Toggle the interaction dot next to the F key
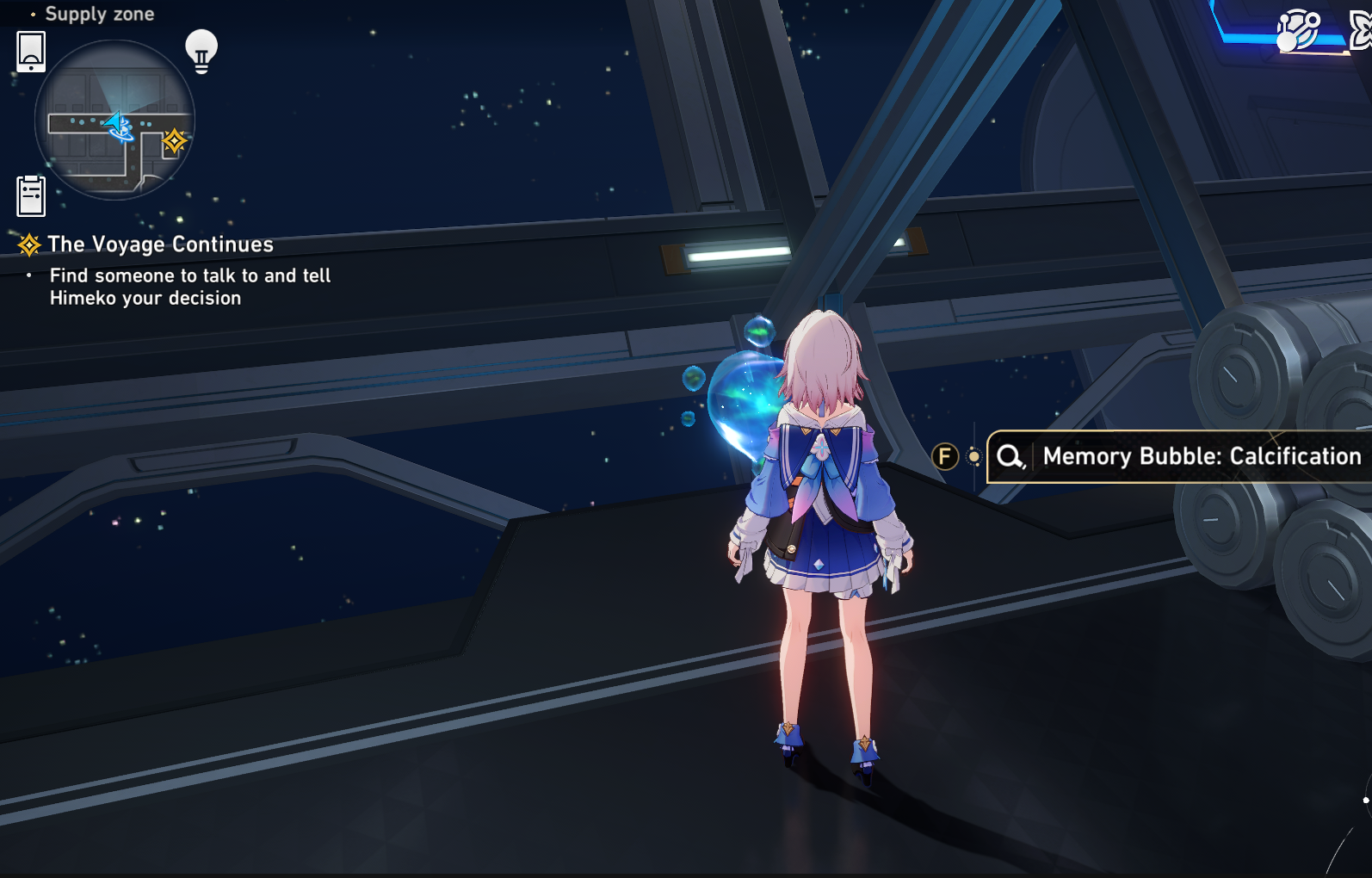The height and width of the screenshot is (878, 1372). (x=973, y=456)
